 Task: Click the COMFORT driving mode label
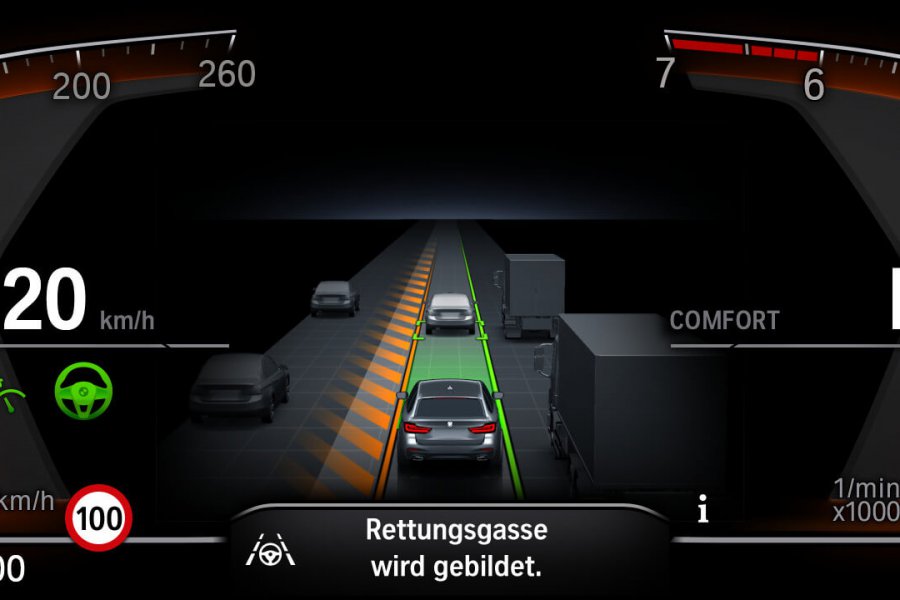tap(724, 321)
